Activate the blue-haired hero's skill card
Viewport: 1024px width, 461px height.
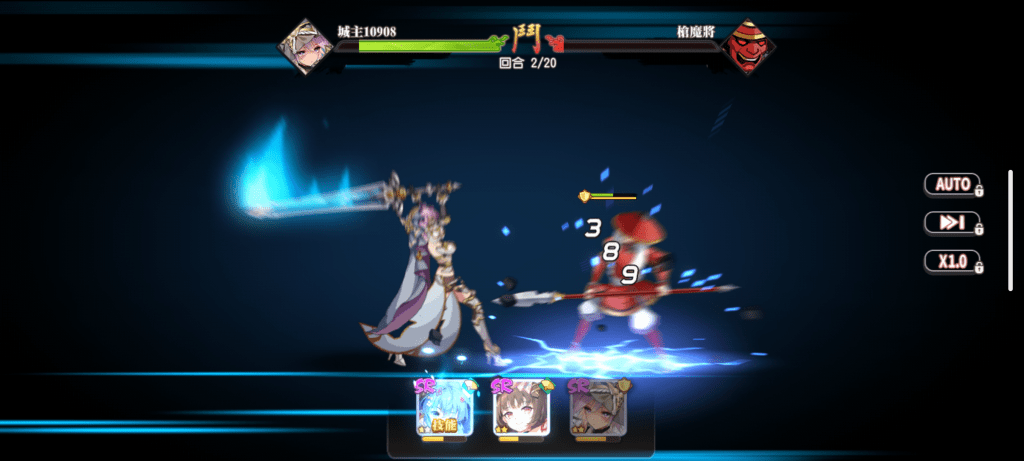coord(444,410)
